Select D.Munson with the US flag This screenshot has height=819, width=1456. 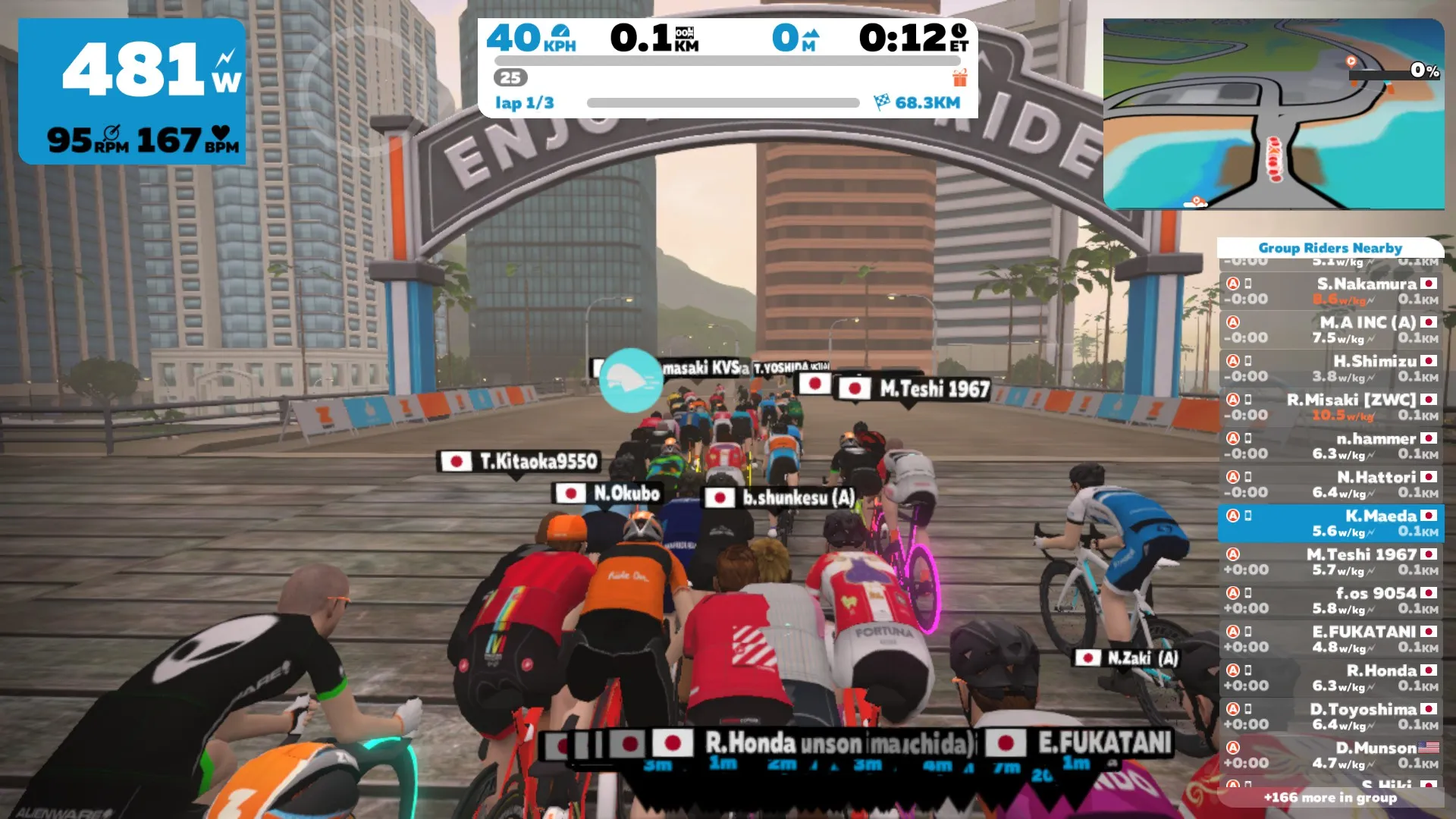point(1331,755)
